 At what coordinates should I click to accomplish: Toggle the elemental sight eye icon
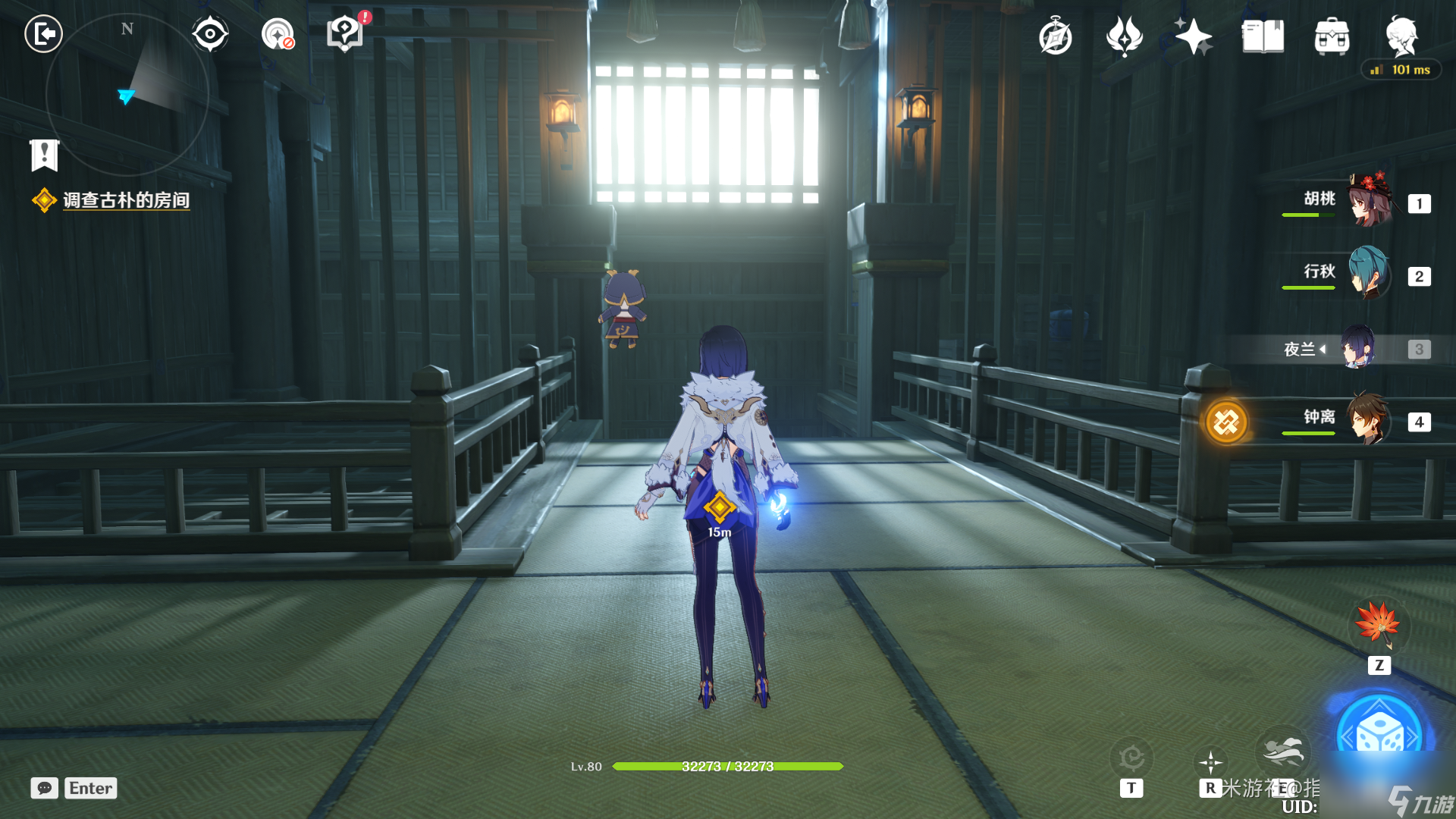point(209,34)
